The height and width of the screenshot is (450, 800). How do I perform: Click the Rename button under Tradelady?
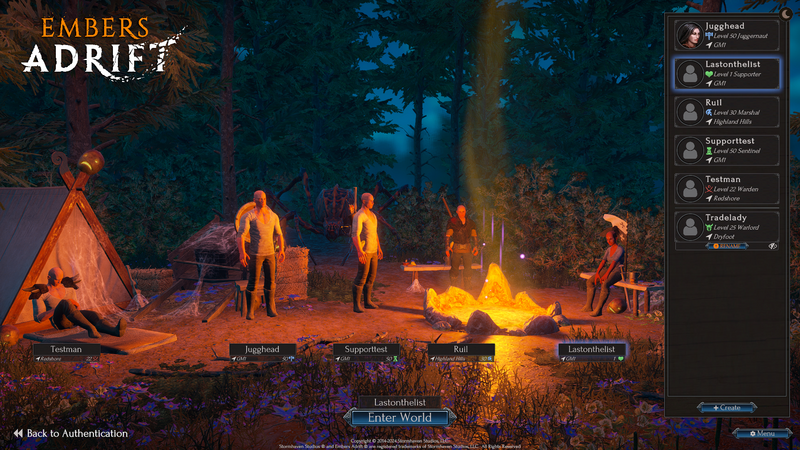(x=726, y=245)
